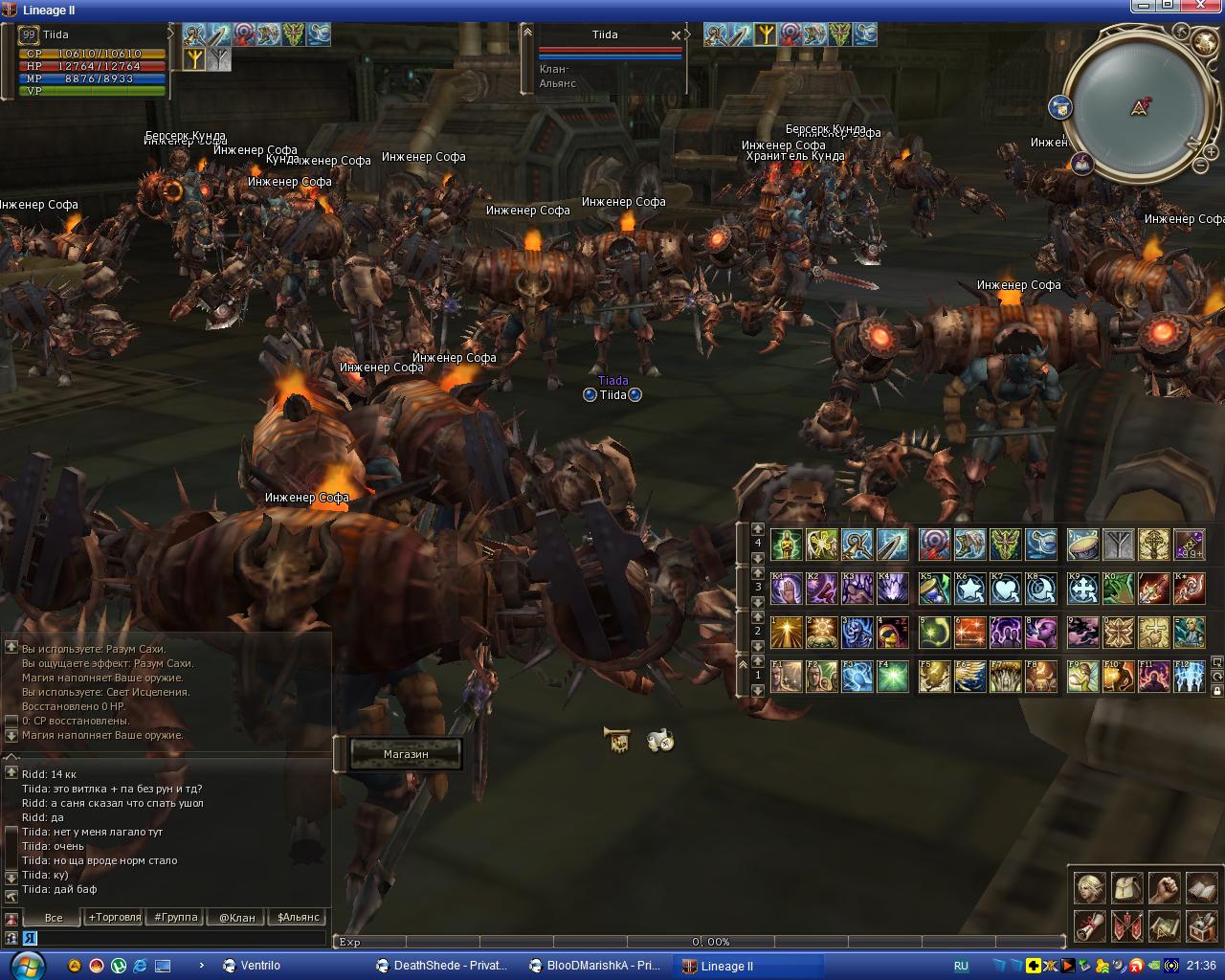Image resolution: width=1225 pixels, height=980 pixels.
Task: Switch to the +Торговля chat tab
Action: click(x=115, y=917)
